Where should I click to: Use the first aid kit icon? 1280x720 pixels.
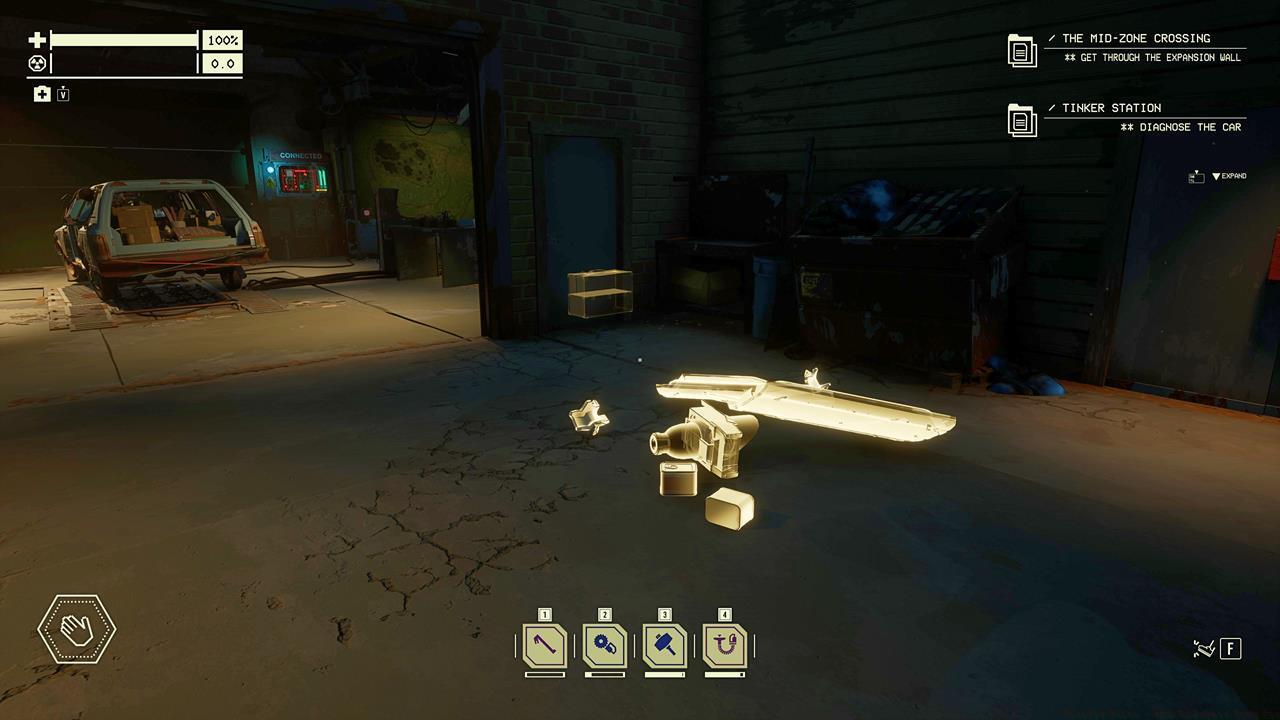tap(42, 94)
